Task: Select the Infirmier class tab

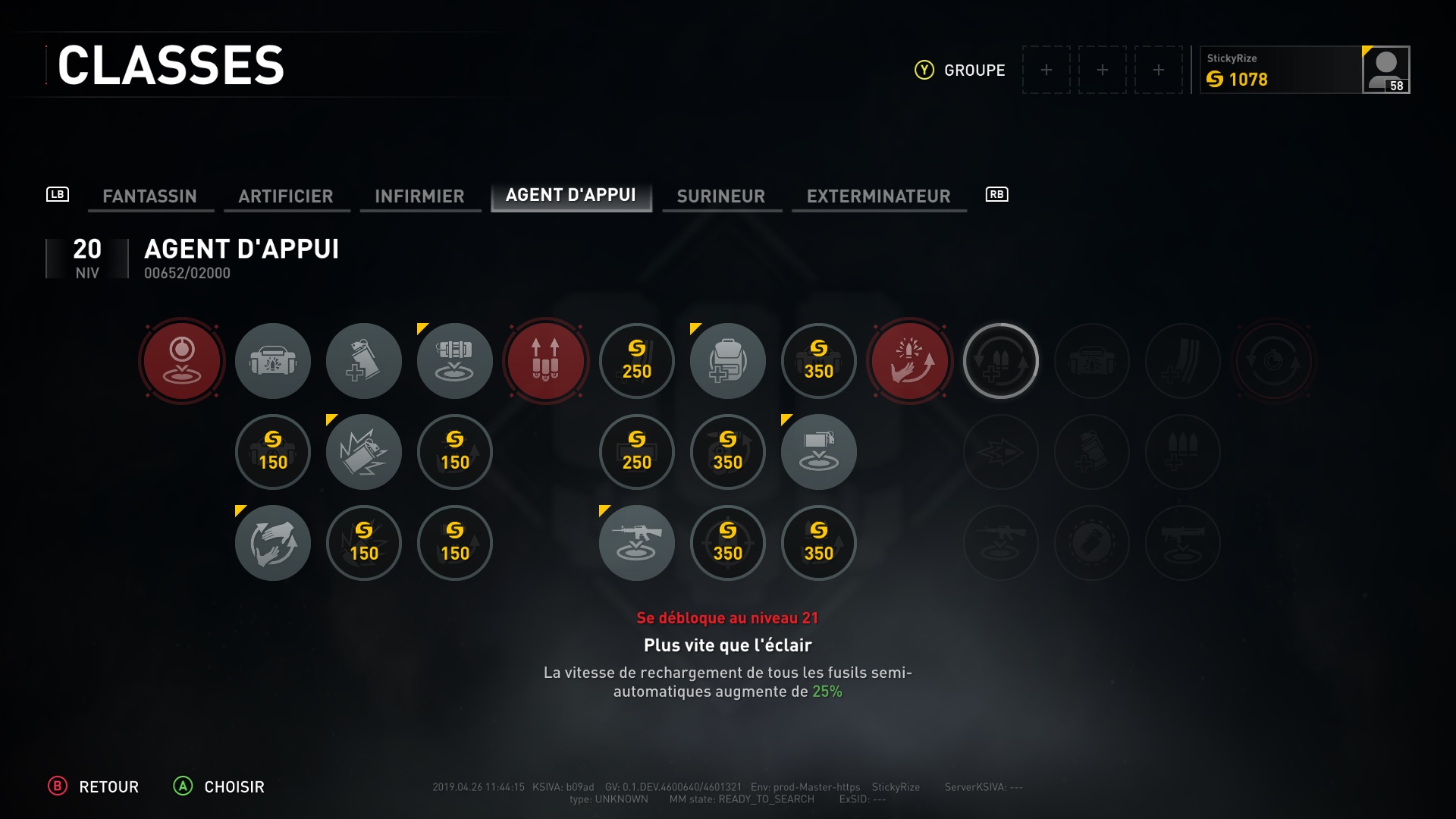Action: click(x=419, y=196)
